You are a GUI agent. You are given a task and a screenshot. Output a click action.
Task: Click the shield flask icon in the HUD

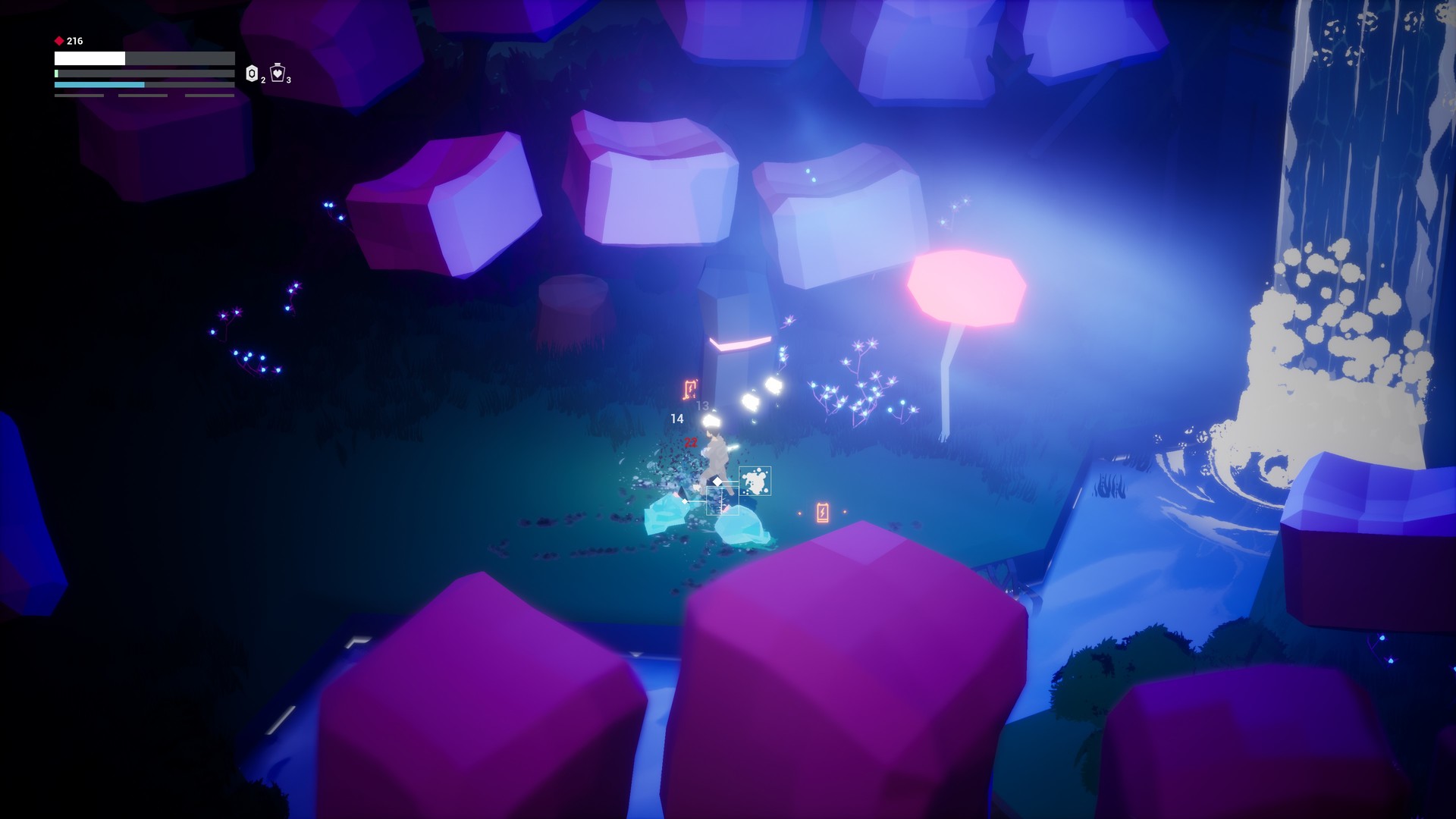(252, 74)
